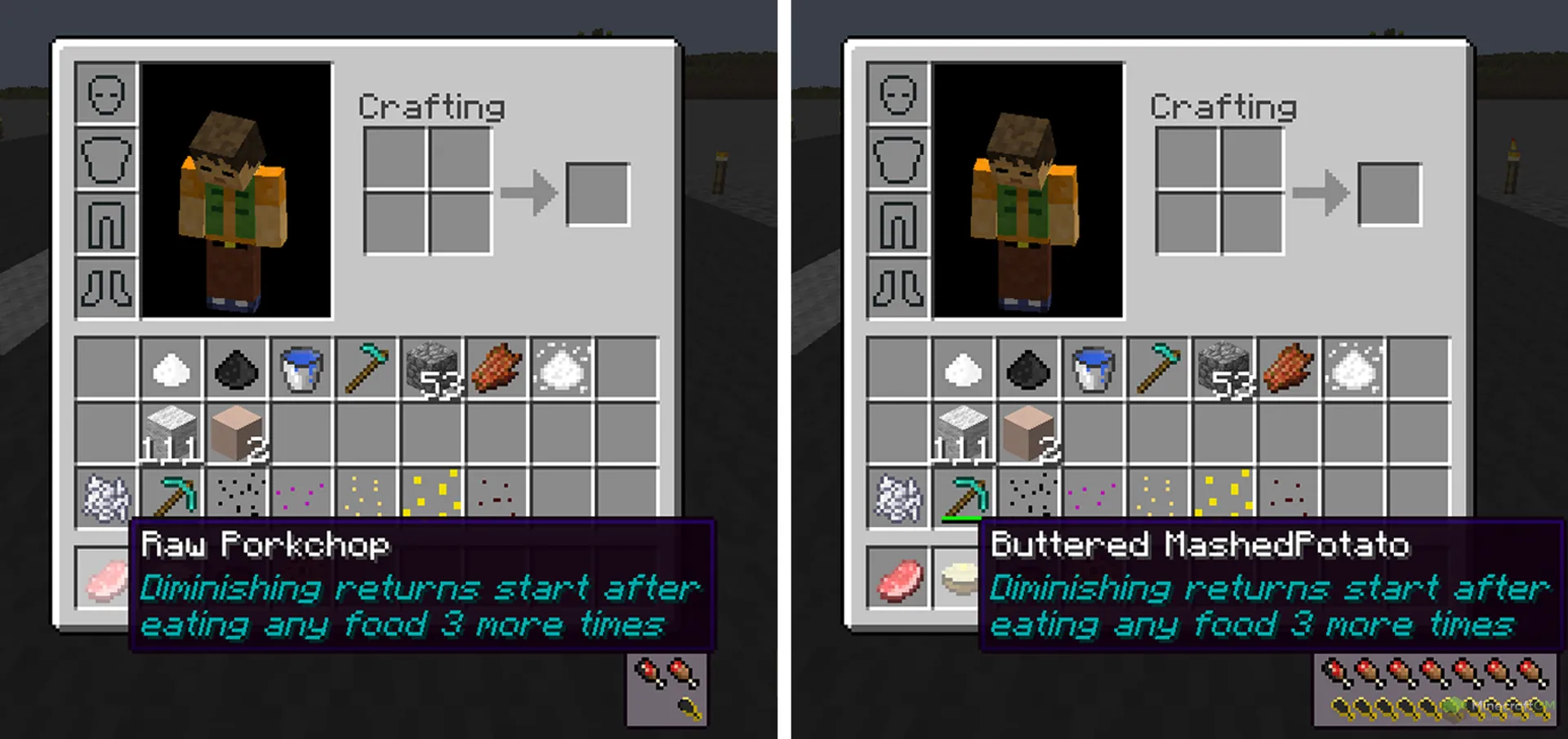
Task: Pick up the black coal item in the left inventory
Action: tap(236, 369)
